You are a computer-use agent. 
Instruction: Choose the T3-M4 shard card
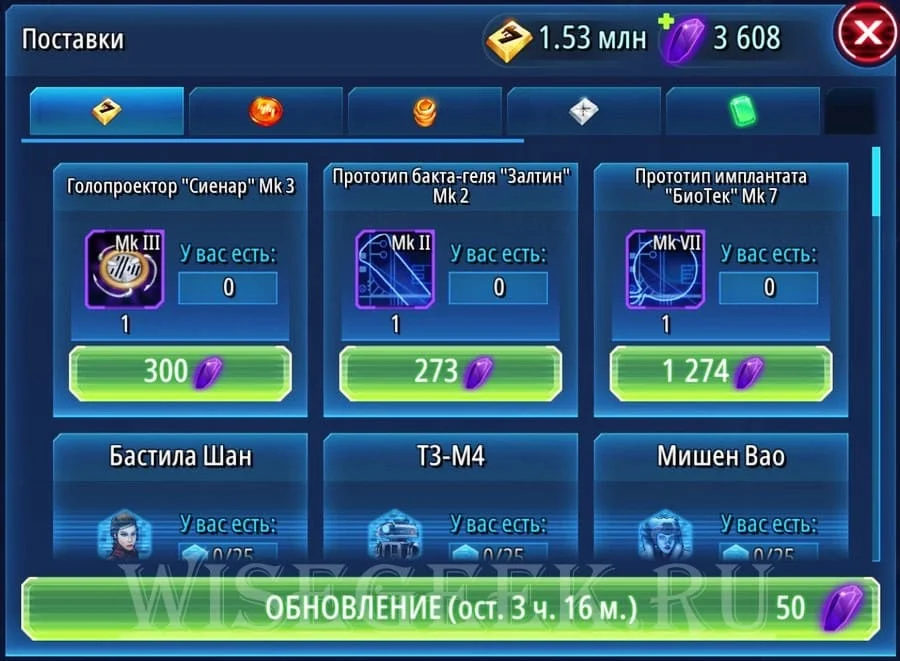pos(450,497)
